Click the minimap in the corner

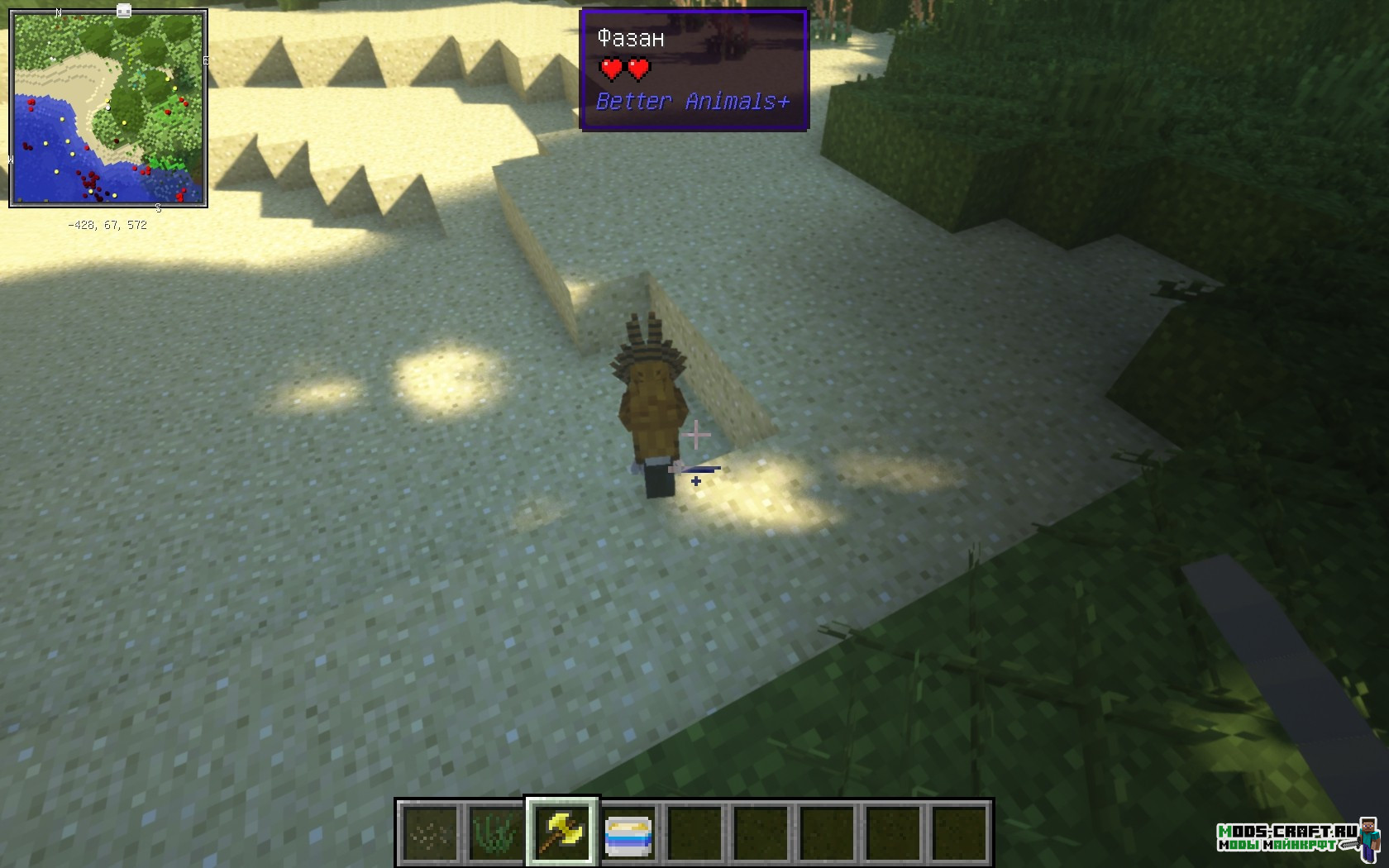click(108, 108)
